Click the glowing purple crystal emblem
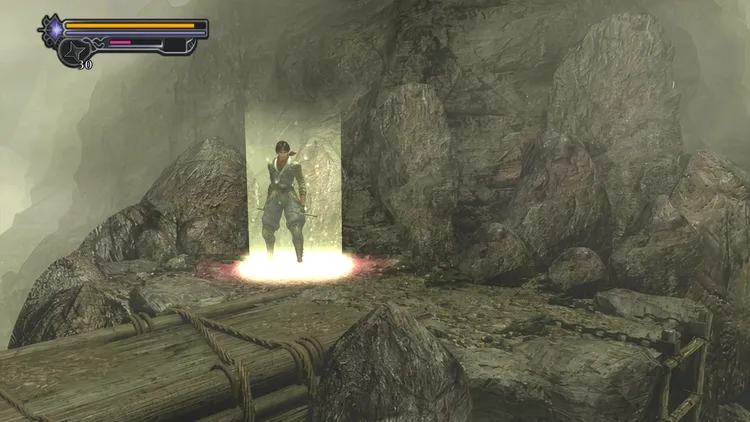 click(53, 30)
